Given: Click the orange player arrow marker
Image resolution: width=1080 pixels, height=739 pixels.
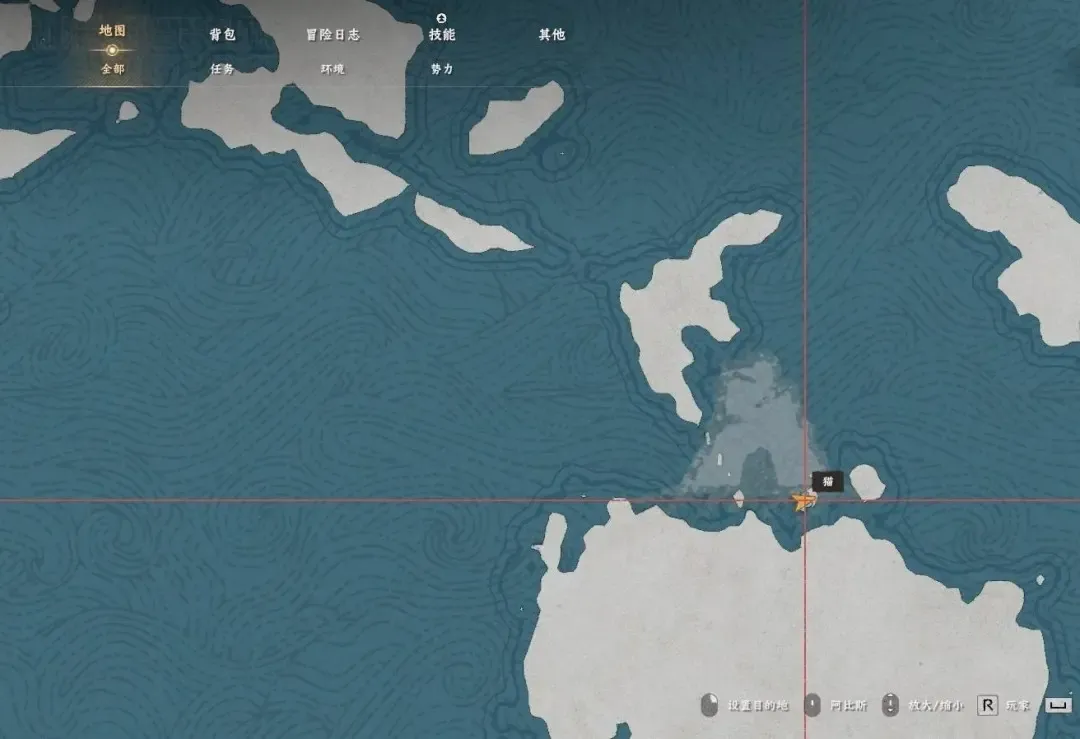Looking at the screenshot, I should coord(800,502).
